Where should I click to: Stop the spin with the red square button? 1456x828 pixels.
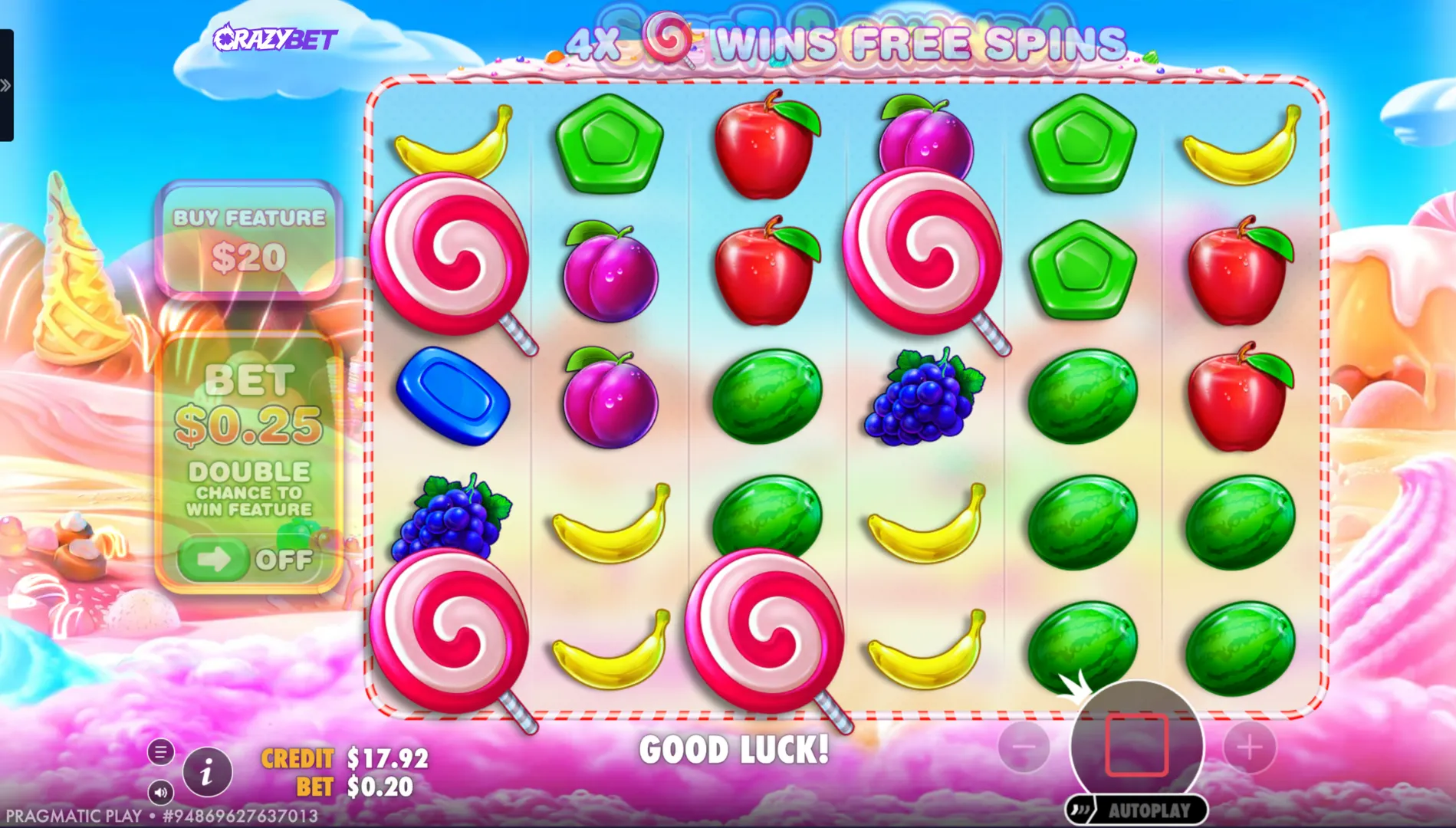coord(1136,745)
